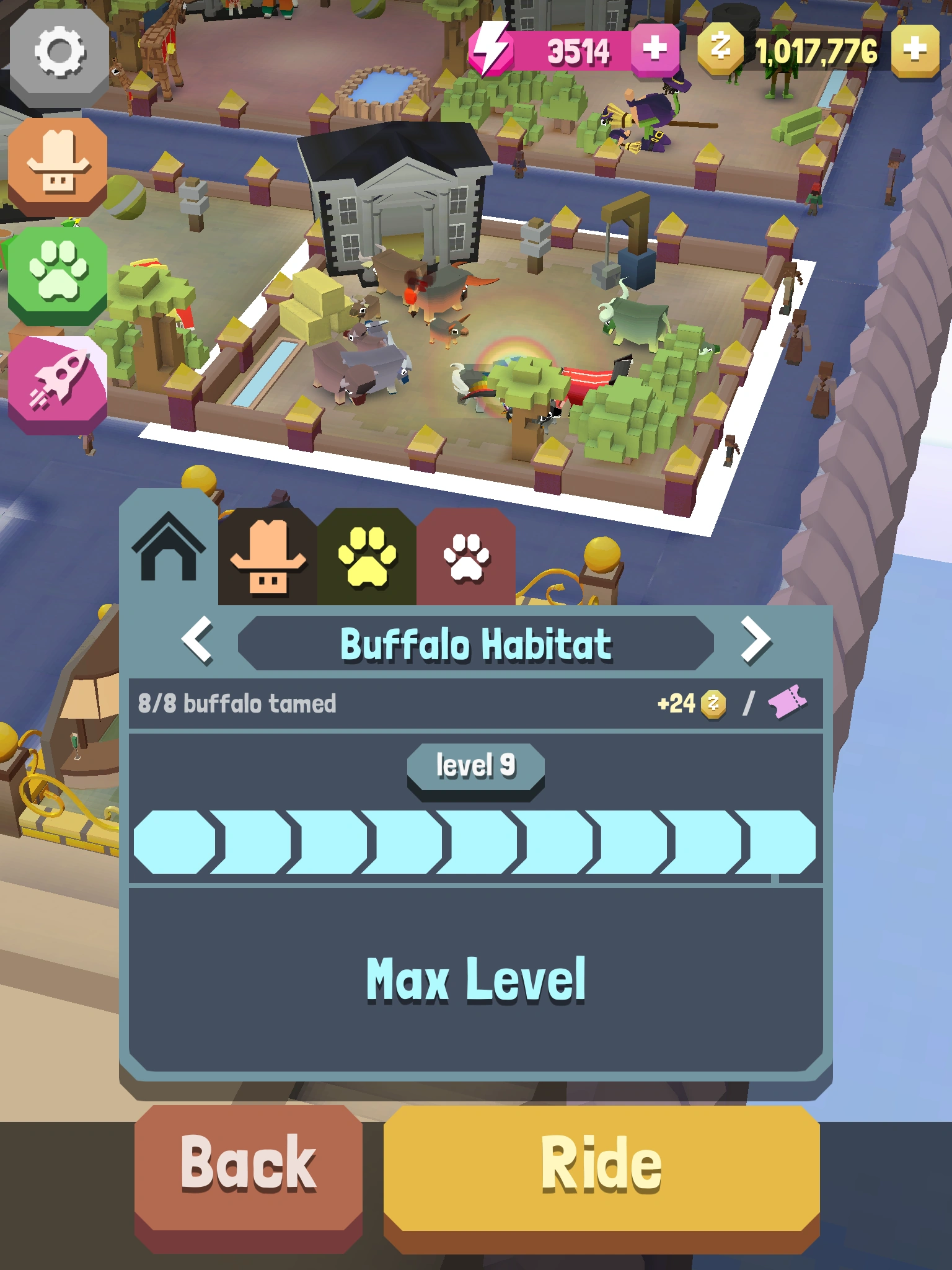Click the gold coin currency icon
Screen dimensions: 952x1270
coord(719,47)
